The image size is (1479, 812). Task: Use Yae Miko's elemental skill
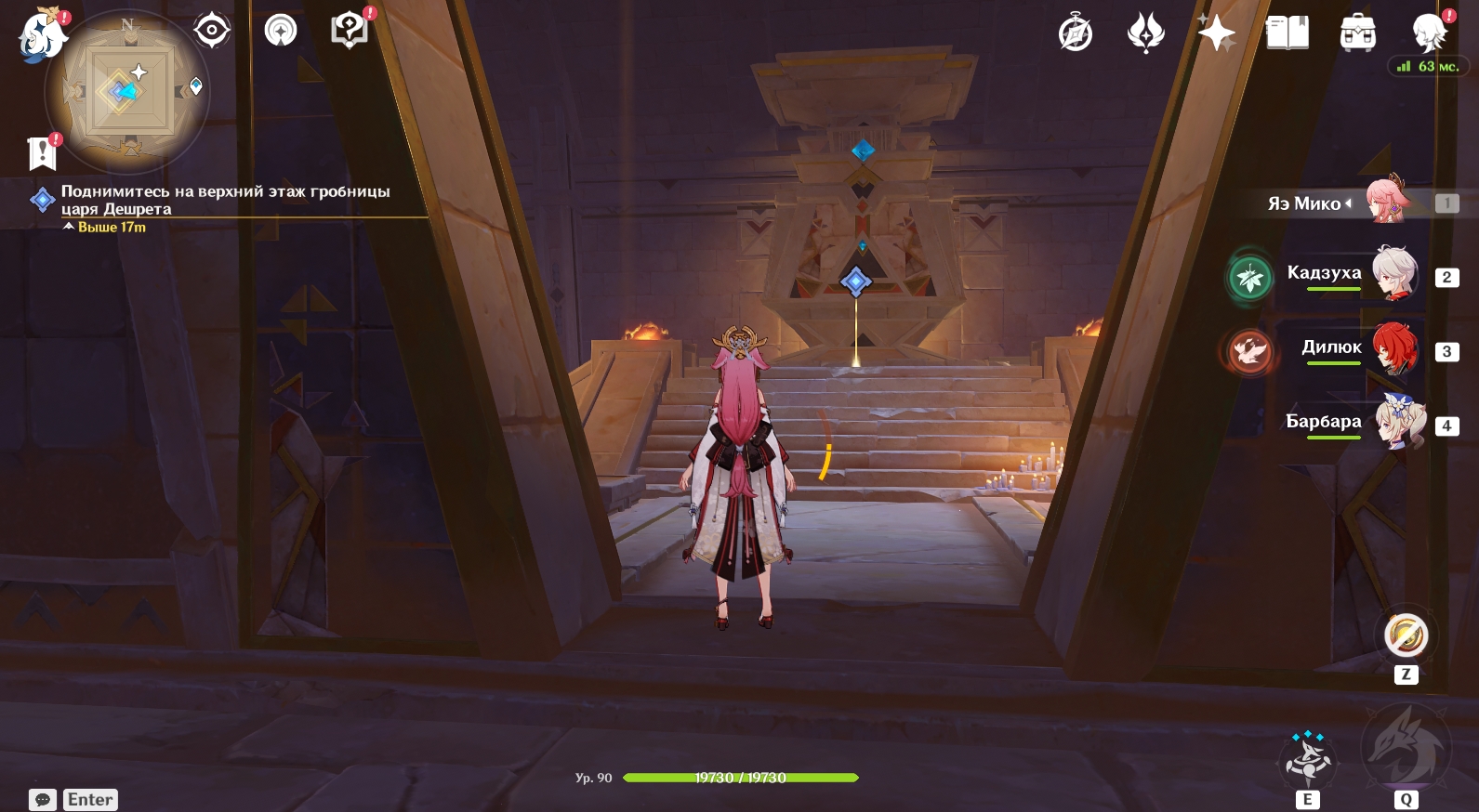tap(1308, 760)
